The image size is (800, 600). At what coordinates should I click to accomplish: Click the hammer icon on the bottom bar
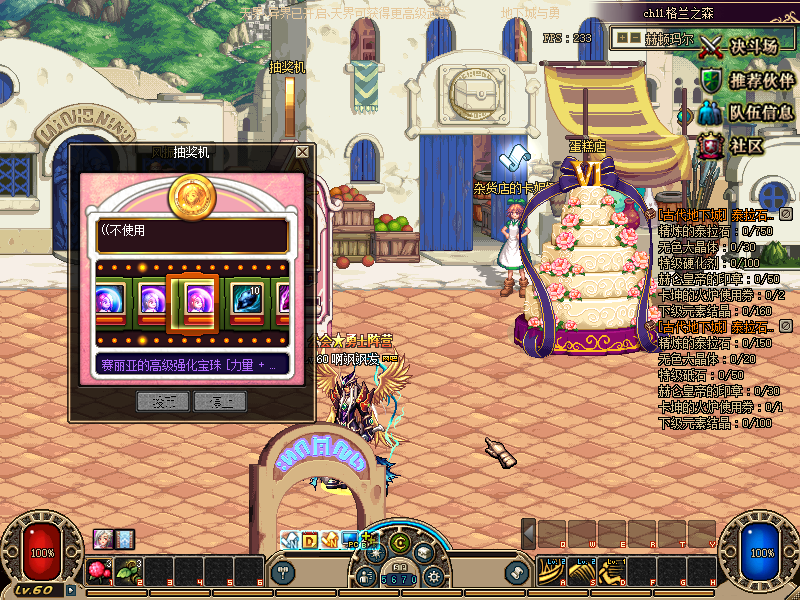(x=284, y=573)
